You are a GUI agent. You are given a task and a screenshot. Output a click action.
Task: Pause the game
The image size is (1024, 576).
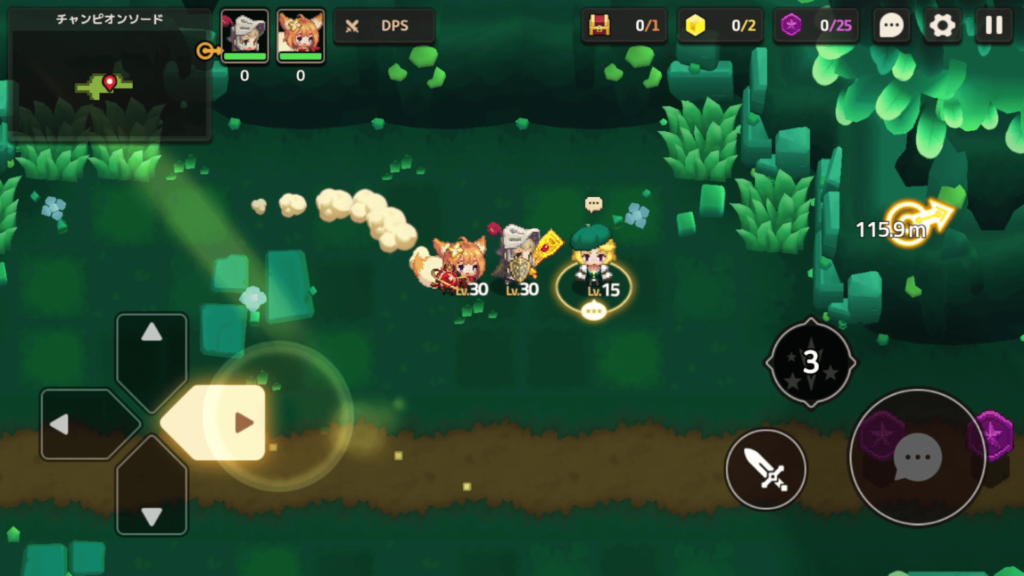point(993,26)
